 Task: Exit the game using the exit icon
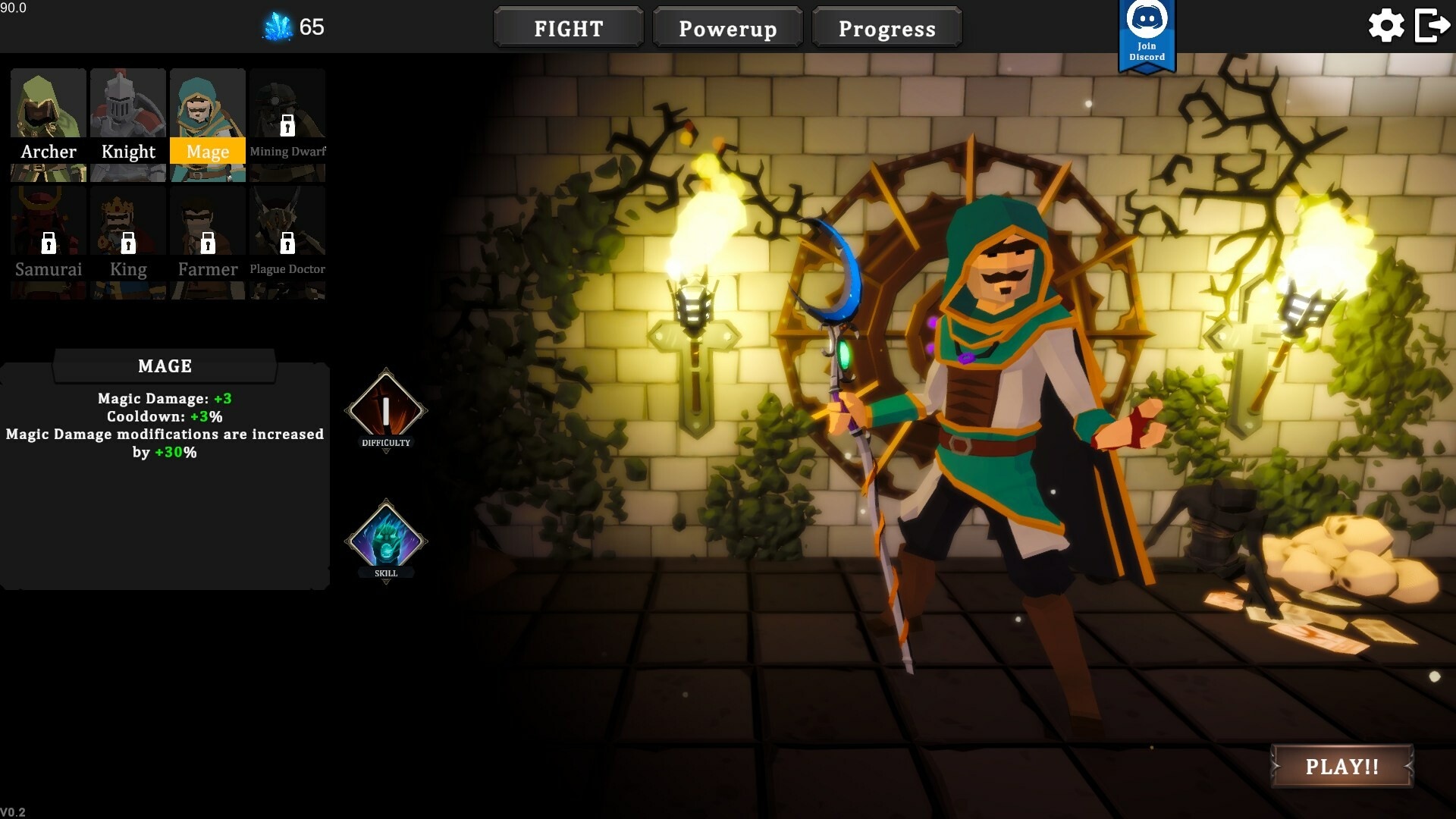(x=1432, y=27)
